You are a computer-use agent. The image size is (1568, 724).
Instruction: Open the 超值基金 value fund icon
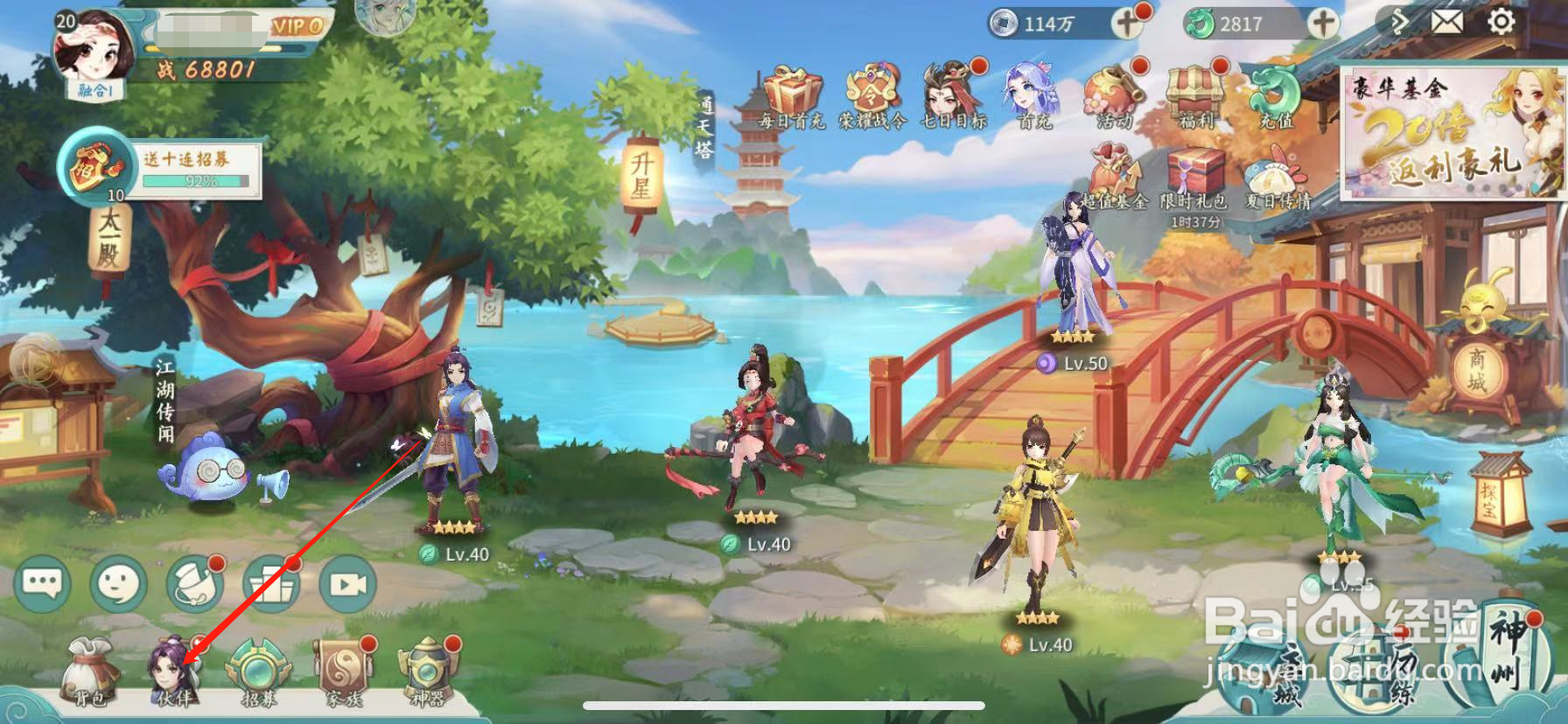click(1113, 171)
